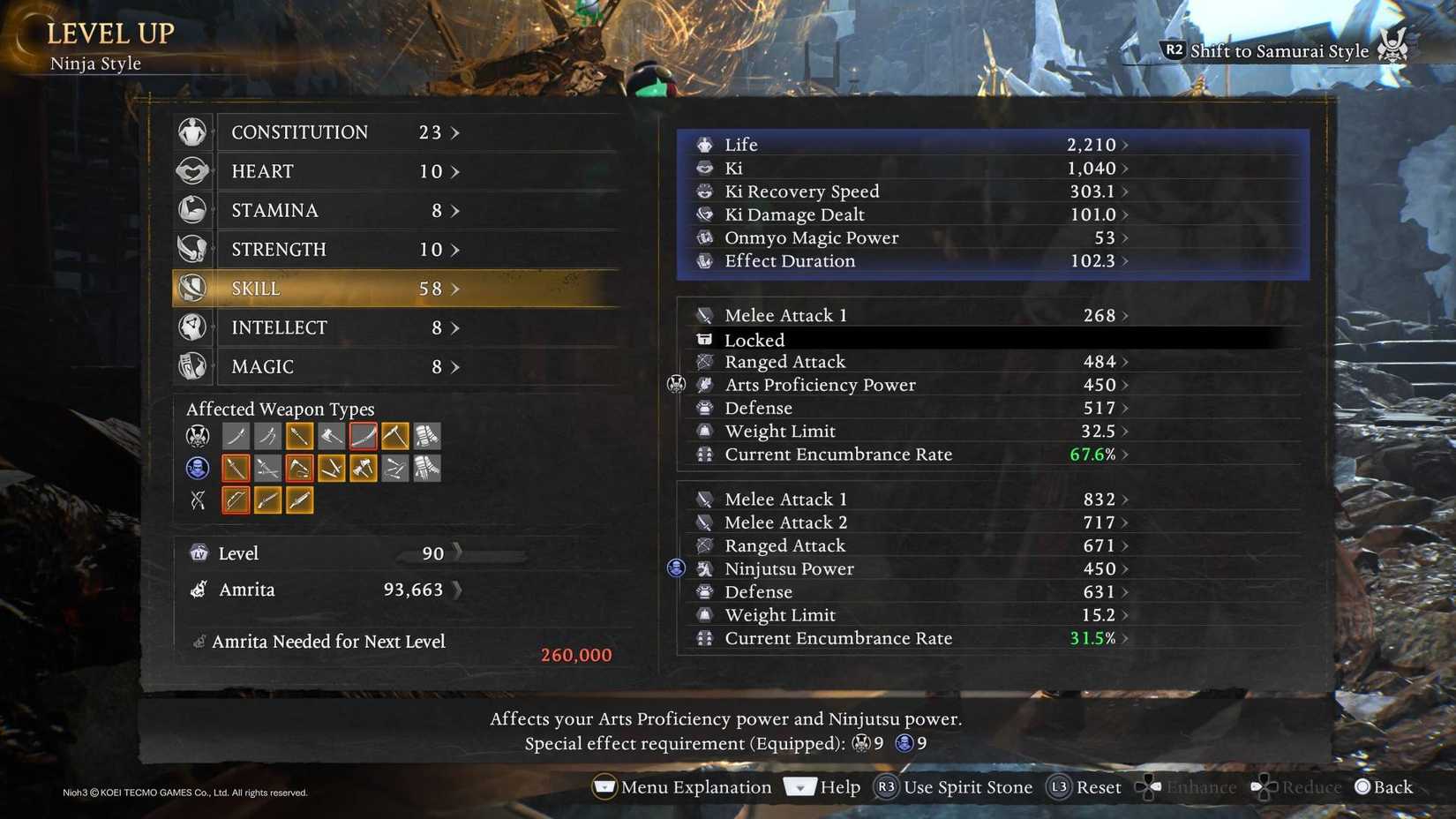Toggle the dual swords weapon type icon

[x=267, y=435]
